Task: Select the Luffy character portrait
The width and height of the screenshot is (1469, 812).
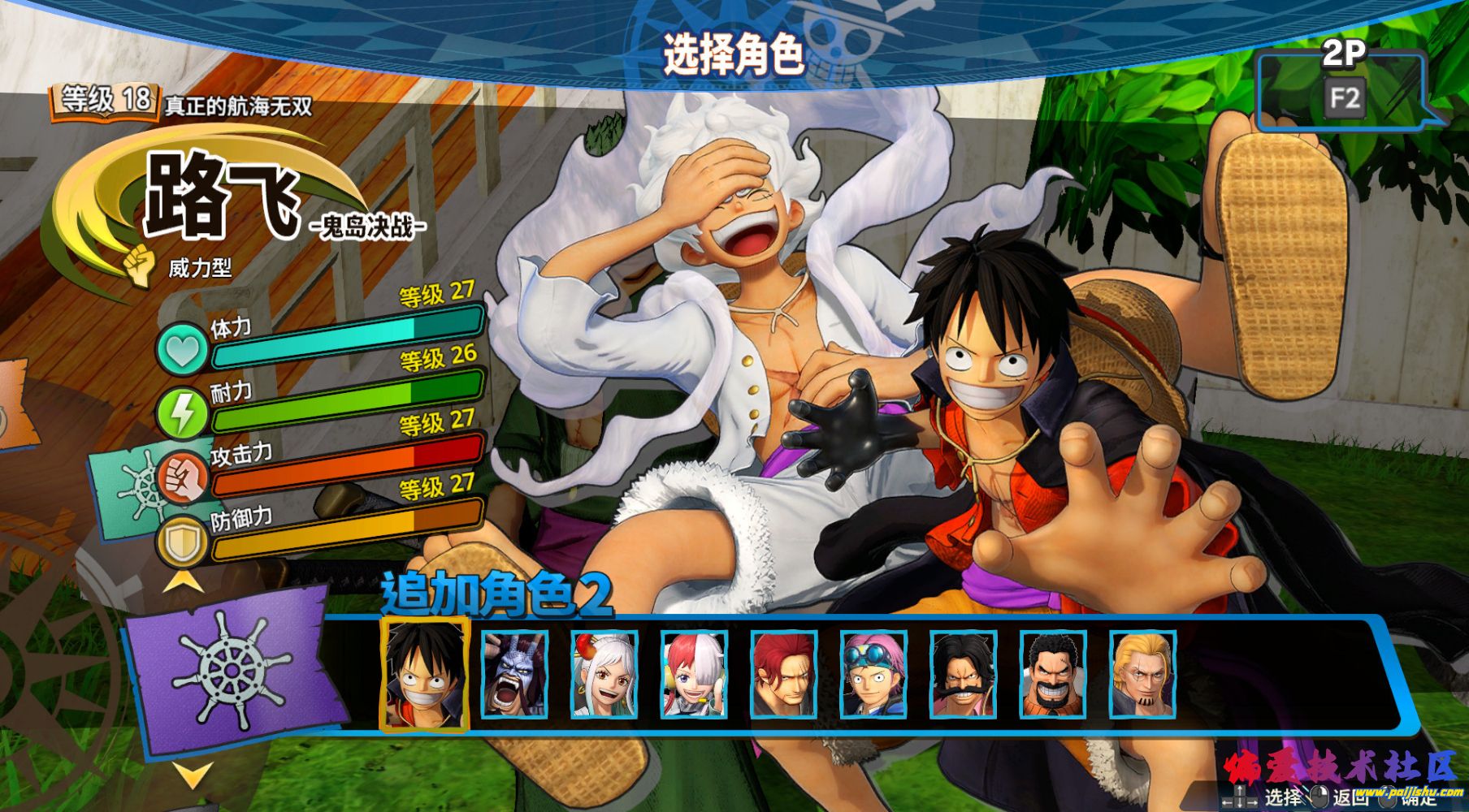Action: (x=425, y=674)
